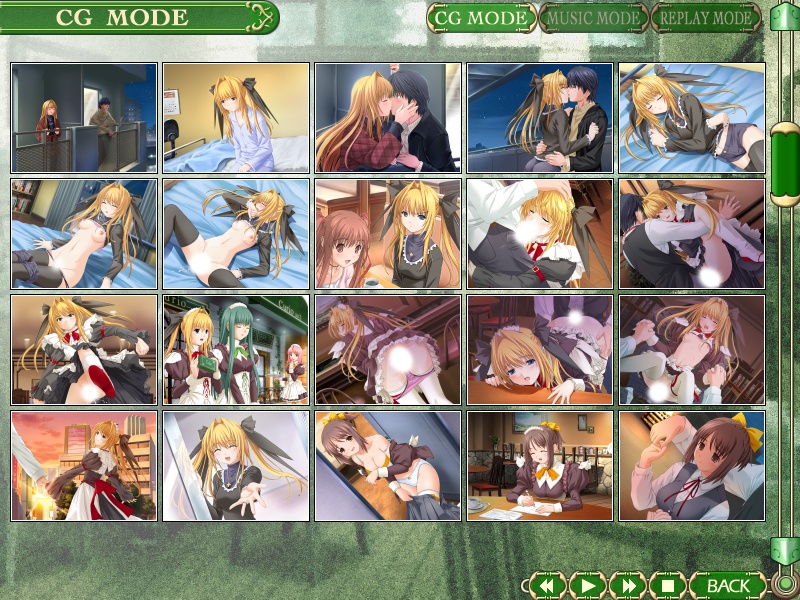The width and height of the screenshot is (800, 600).
Task: Open the blonde girl reaching out hand thumbnail
Action: tap(236, 466)
